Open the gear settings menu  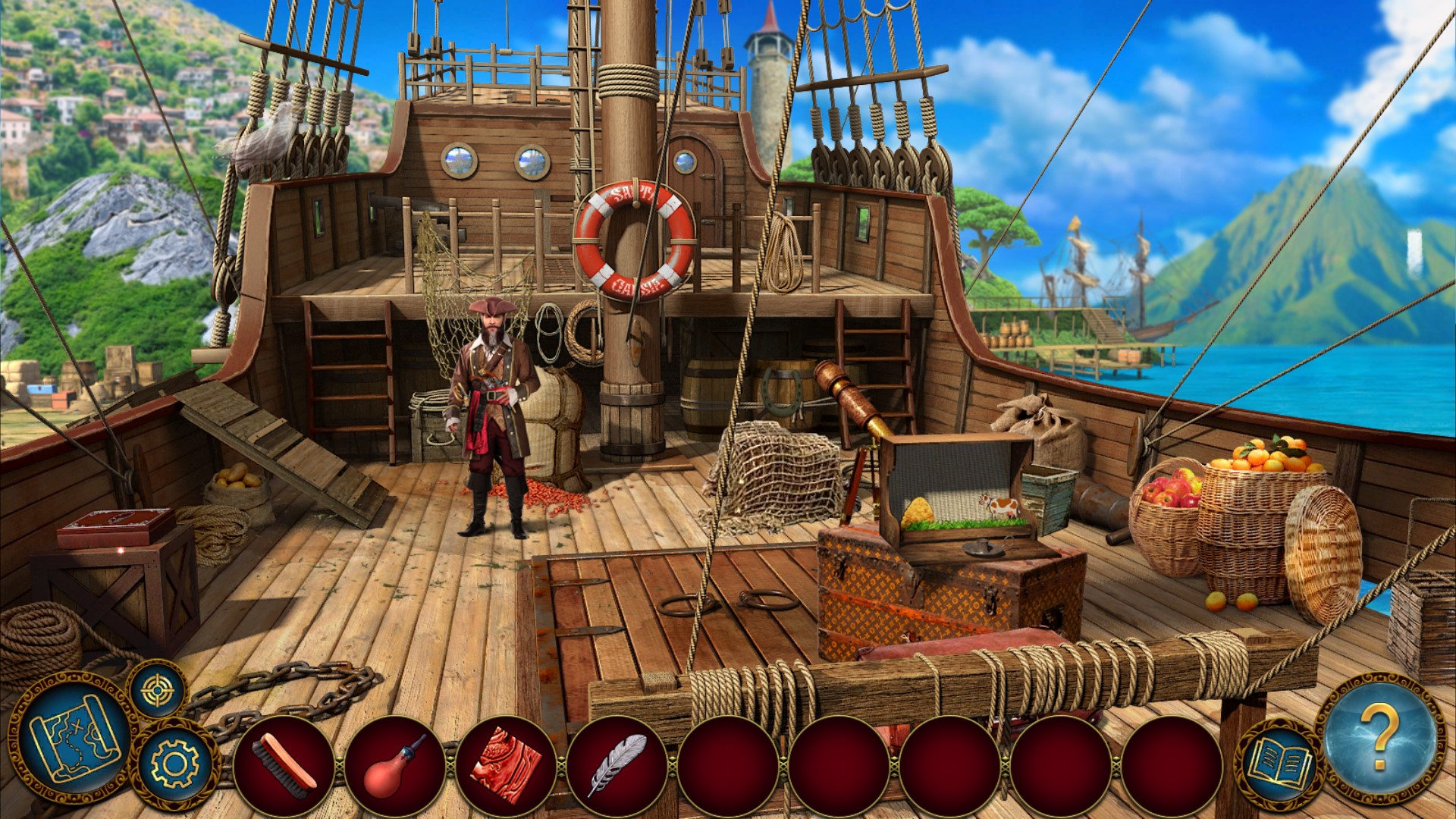coord(174,762)
